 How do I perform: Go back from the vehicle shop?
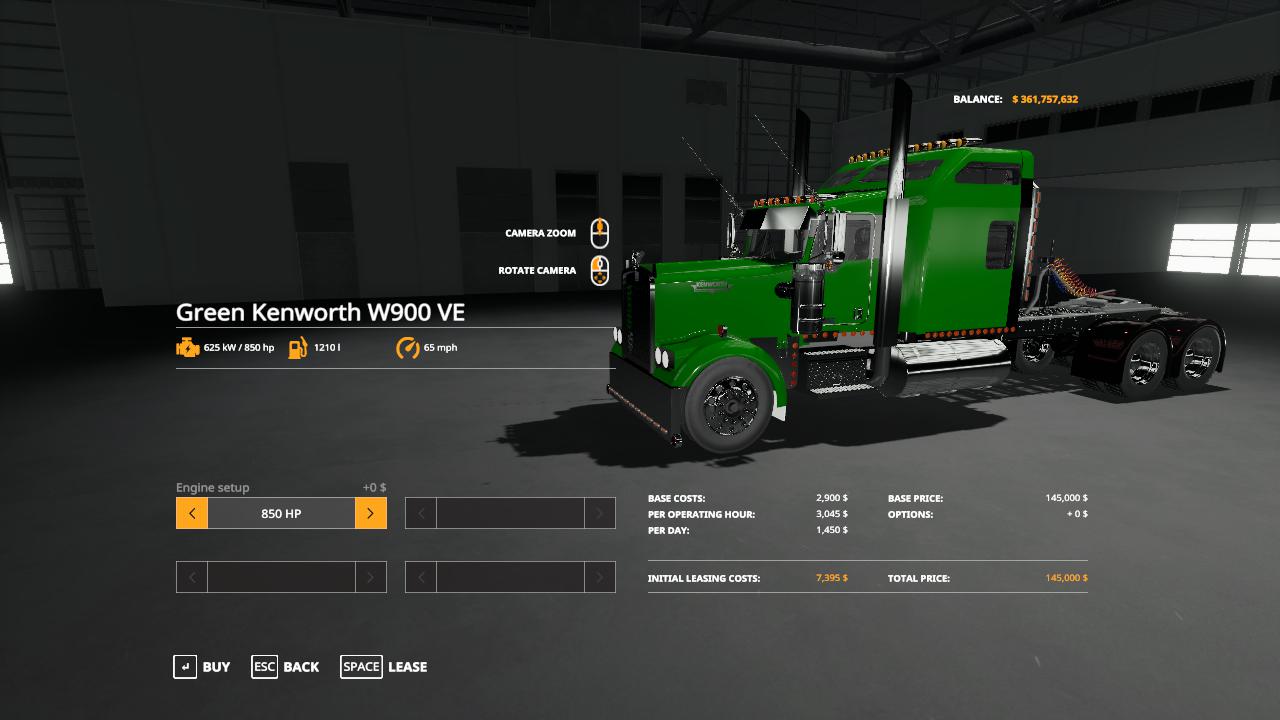click(x=286, y=667)
